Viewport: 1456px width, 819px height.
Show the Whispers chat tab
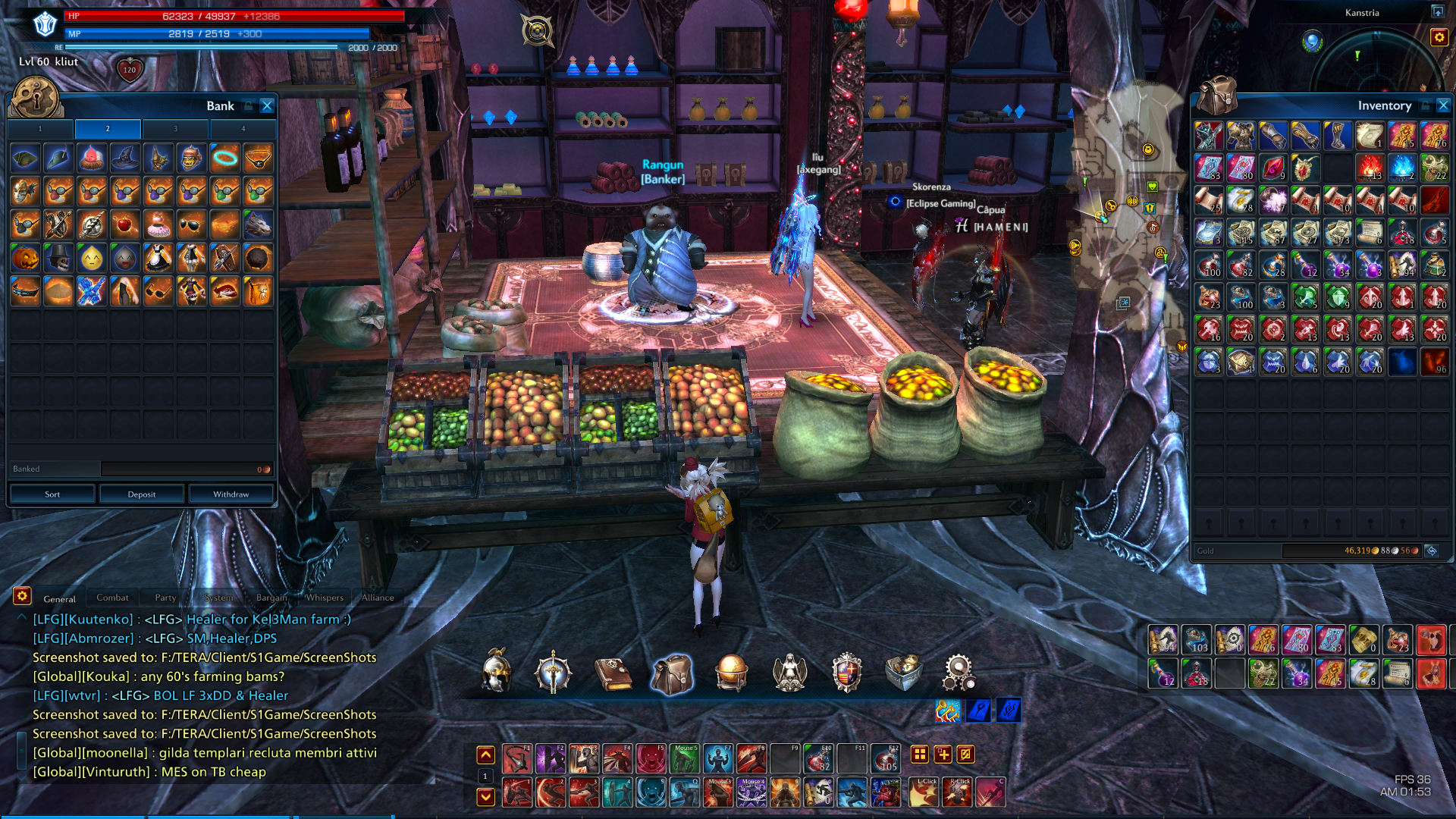325,598
